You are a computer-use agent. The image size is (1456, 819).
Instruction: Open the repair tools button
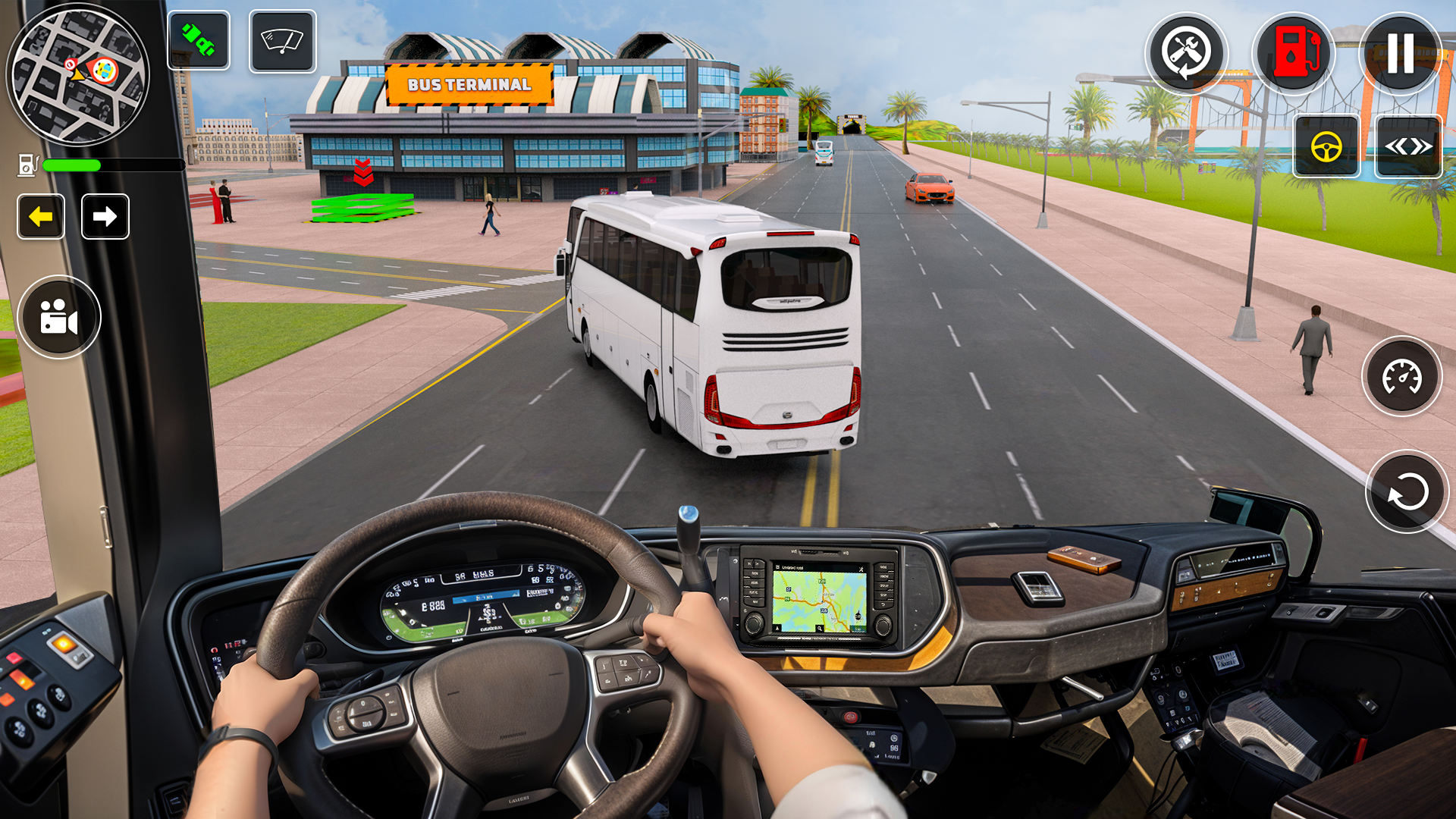click(1186, 53)
